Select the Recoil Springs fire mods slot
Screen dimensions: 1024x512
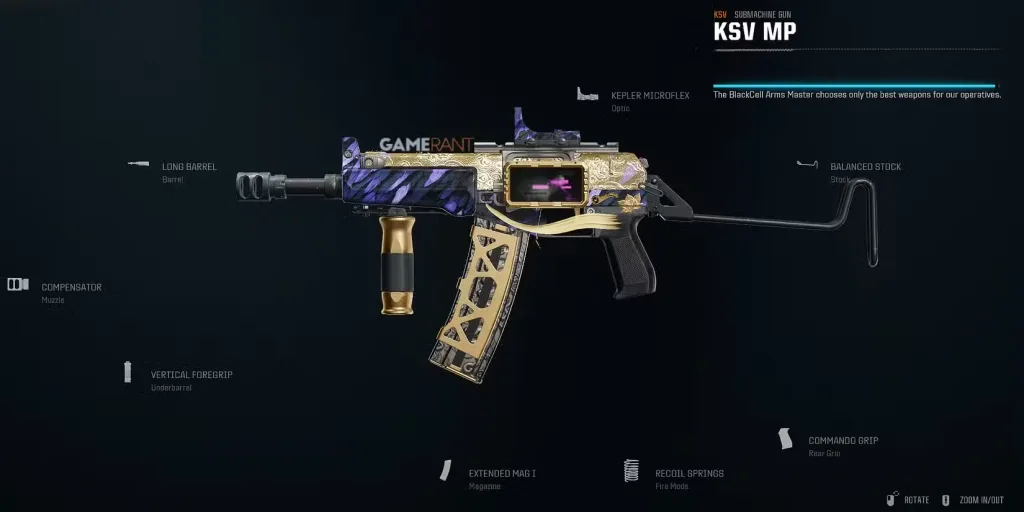[x=689, y=473]
